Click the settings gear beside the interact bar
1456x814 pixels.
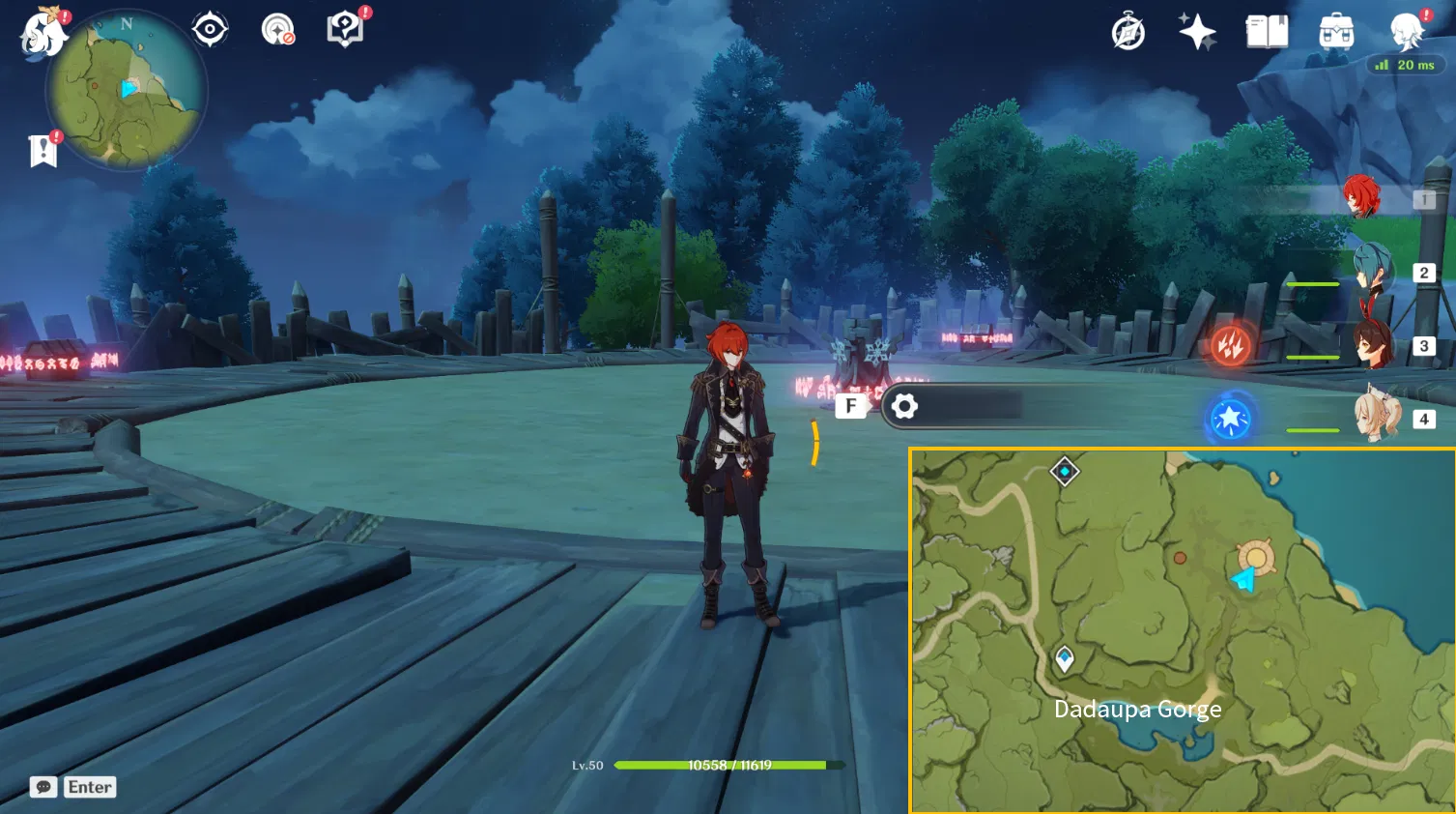[905, 406]
